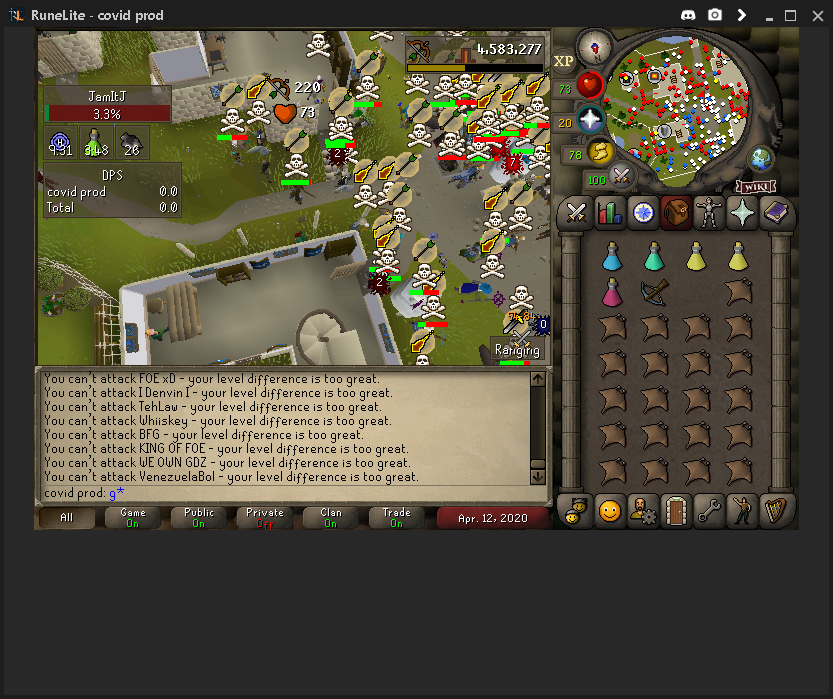Screen dimensions: 833x699
Task: Show the Worn Equipment tab
Action: (709, 212)
